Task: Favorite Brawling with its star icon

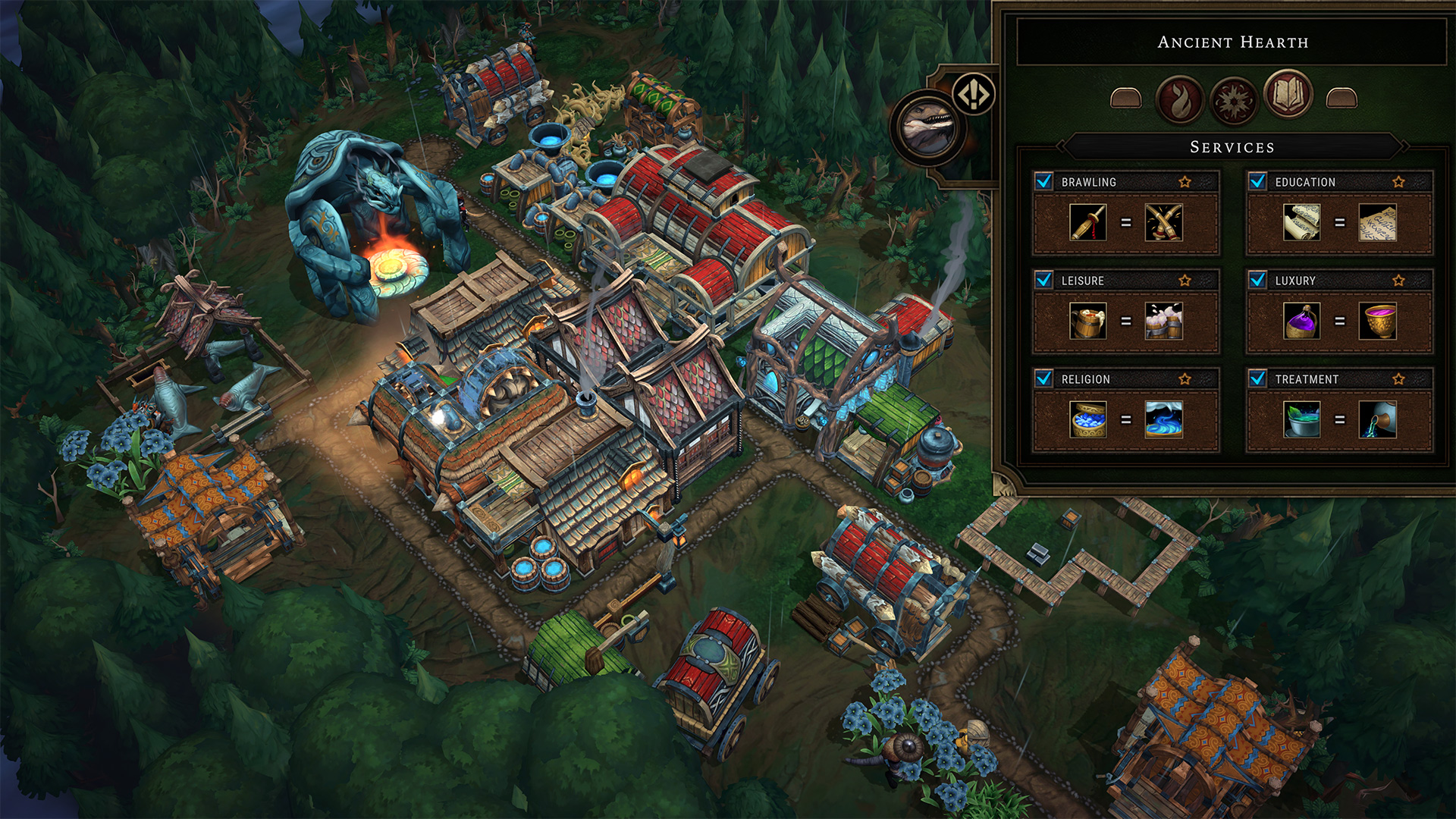Action: click(x=1185, y=182)
